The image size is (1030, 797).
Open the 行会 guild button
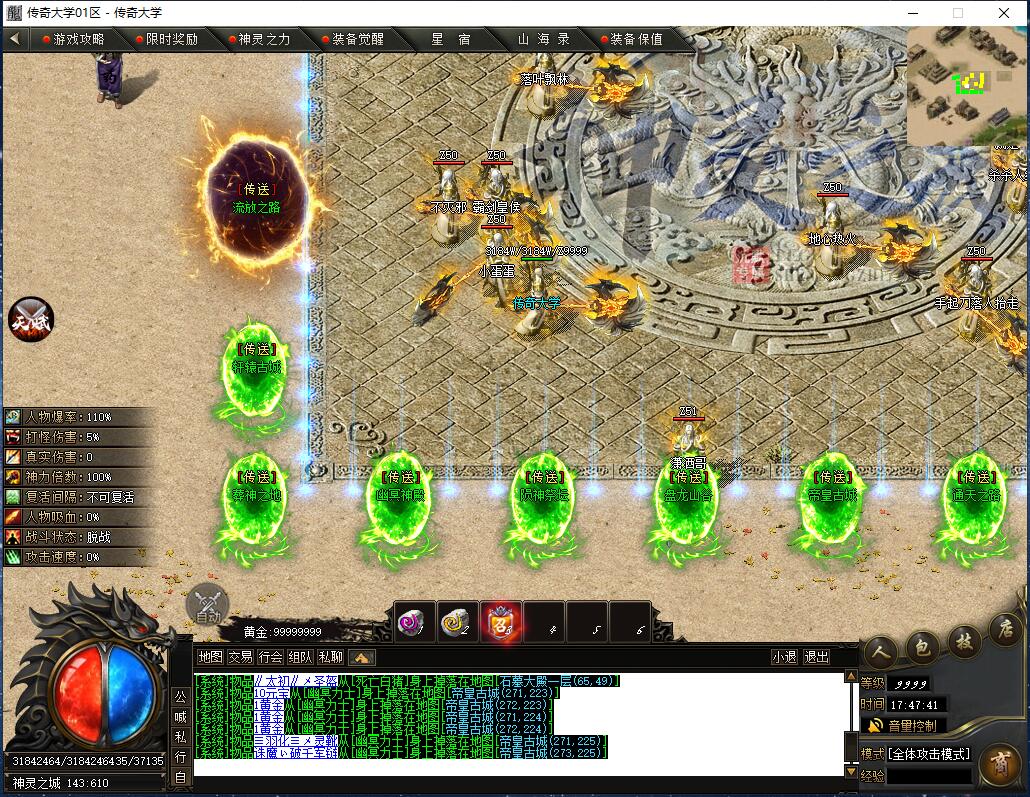[x=270, y=657]
